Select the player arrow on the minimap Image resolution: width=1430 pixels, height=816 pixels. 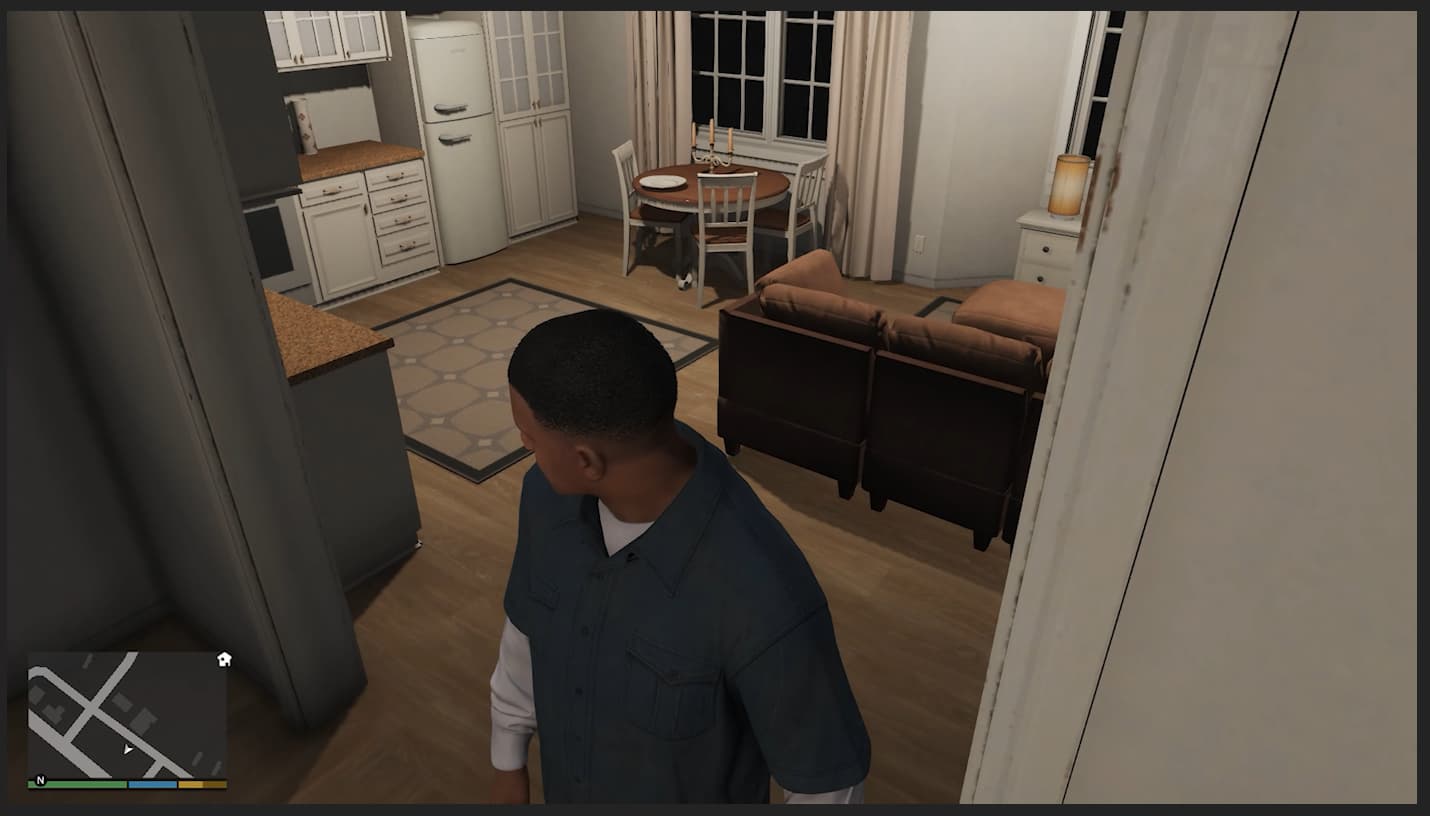[128, 747]
